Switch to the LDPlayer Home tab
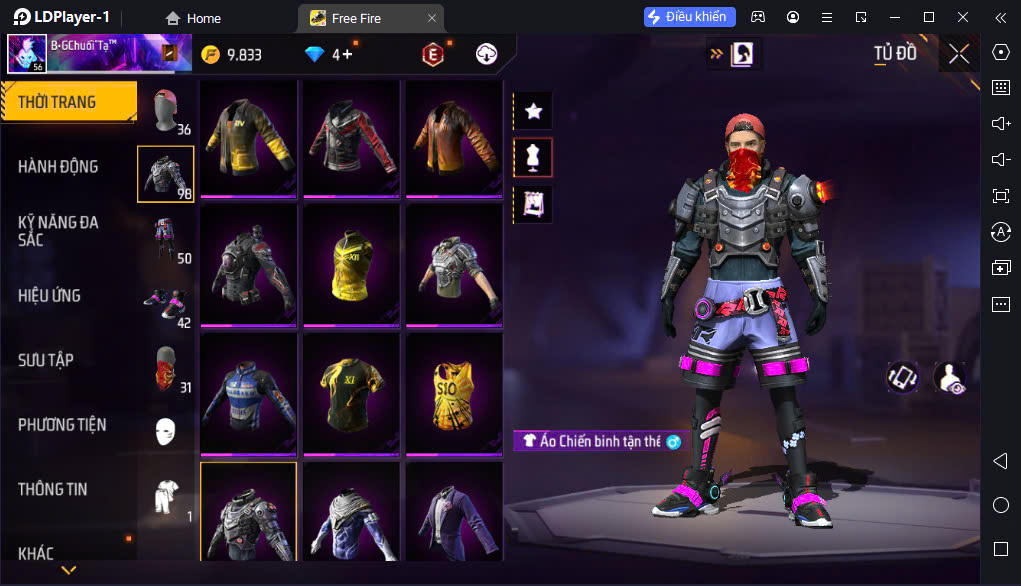This screenshot has height=586, width=1021. [193, 18]
